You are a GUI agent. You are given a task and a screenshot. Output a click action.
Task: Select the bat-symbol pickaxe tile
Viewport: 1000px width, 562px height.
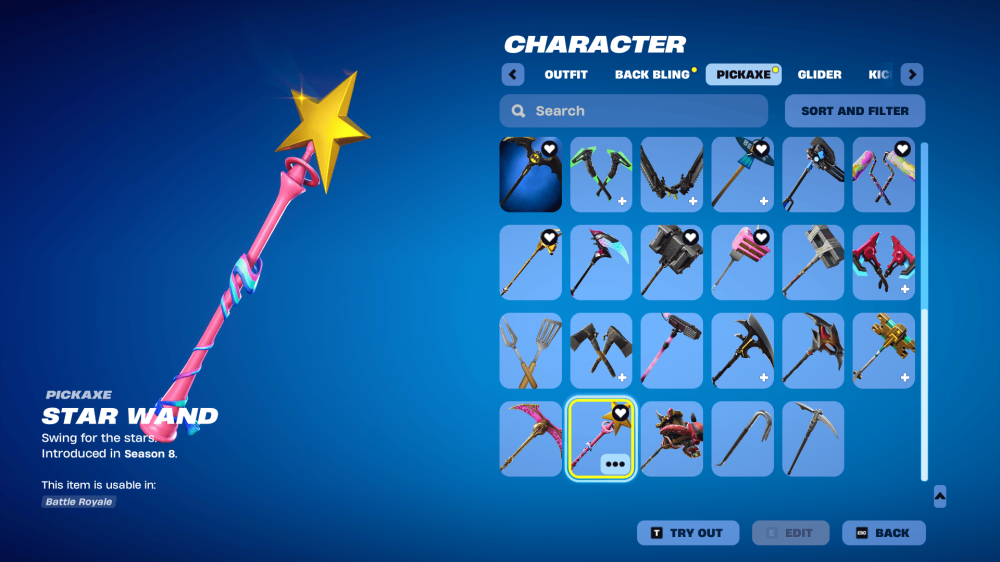point(531,175)
